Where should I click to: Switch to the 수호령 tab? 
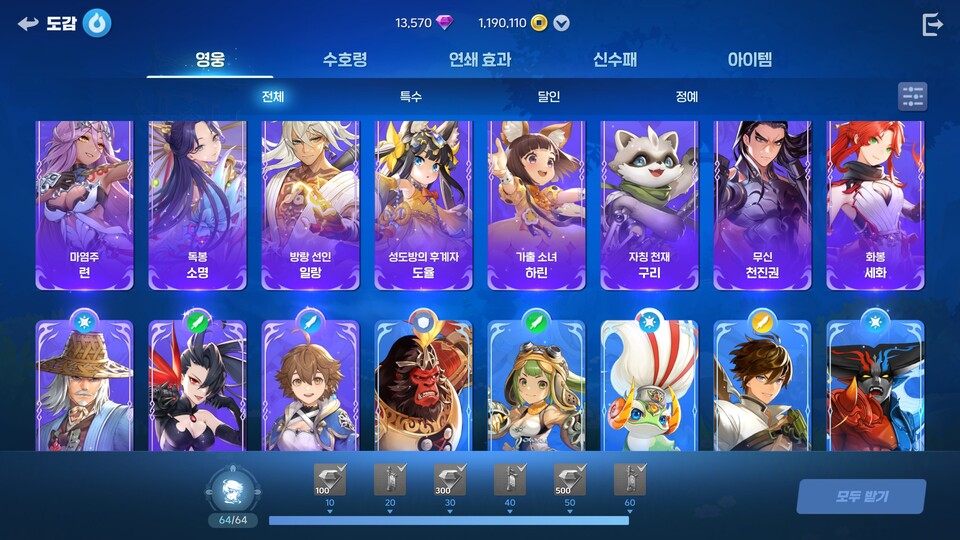(345, 59)
